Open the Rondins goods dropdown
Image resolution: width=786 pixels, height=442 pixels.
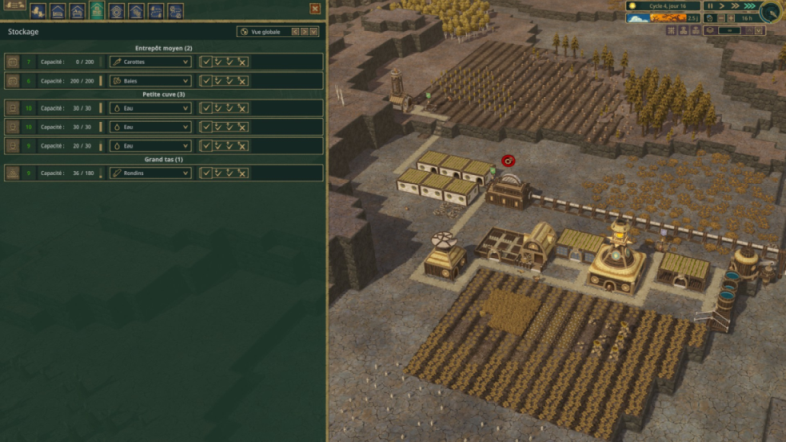tap(150, 172)
